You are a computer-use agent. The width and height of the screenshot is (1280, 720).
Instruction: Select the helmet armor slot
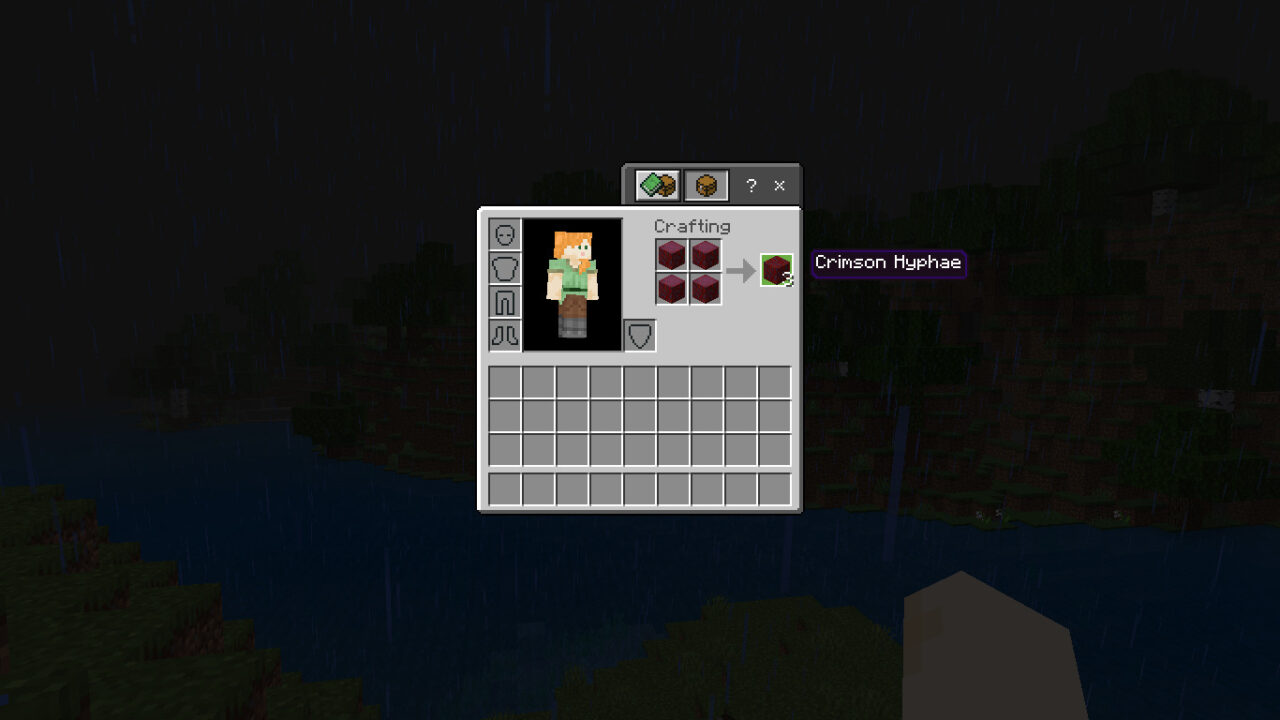point(504,234)
